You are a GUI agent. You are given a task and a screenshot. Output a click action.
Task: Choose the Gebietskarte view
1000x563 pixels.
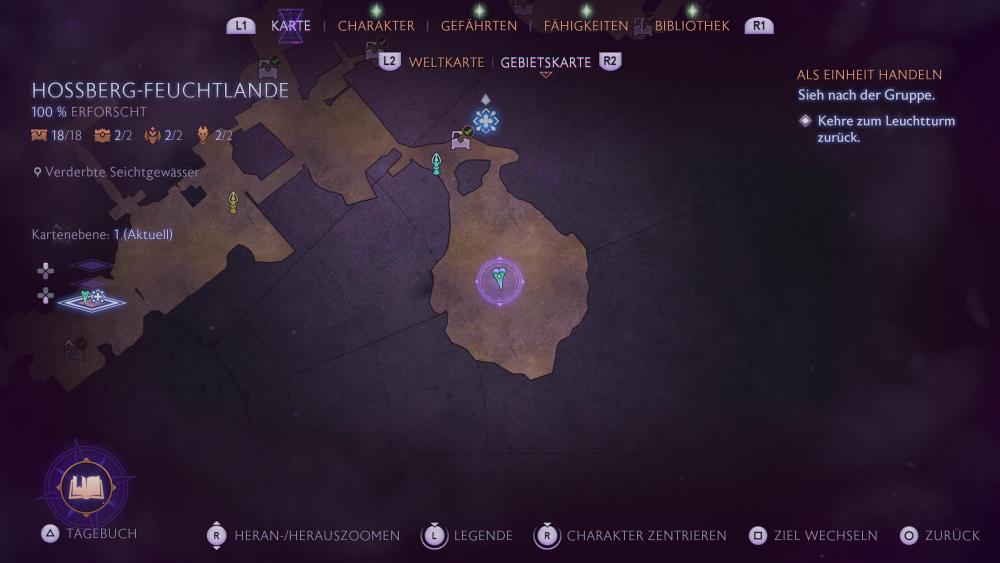pos(546,62)
